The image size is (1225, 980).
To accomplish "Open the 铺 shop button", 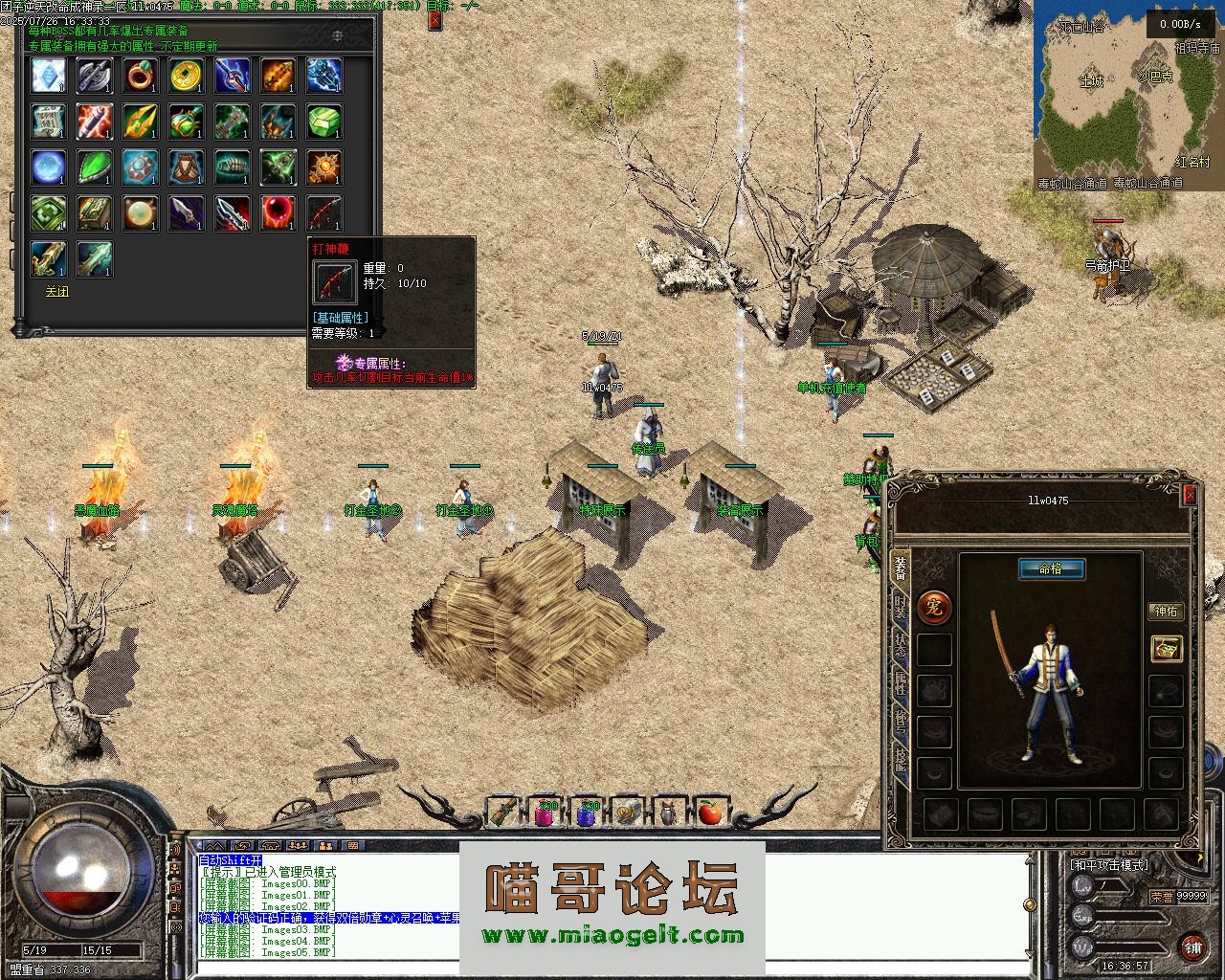I will point(1192,947).
